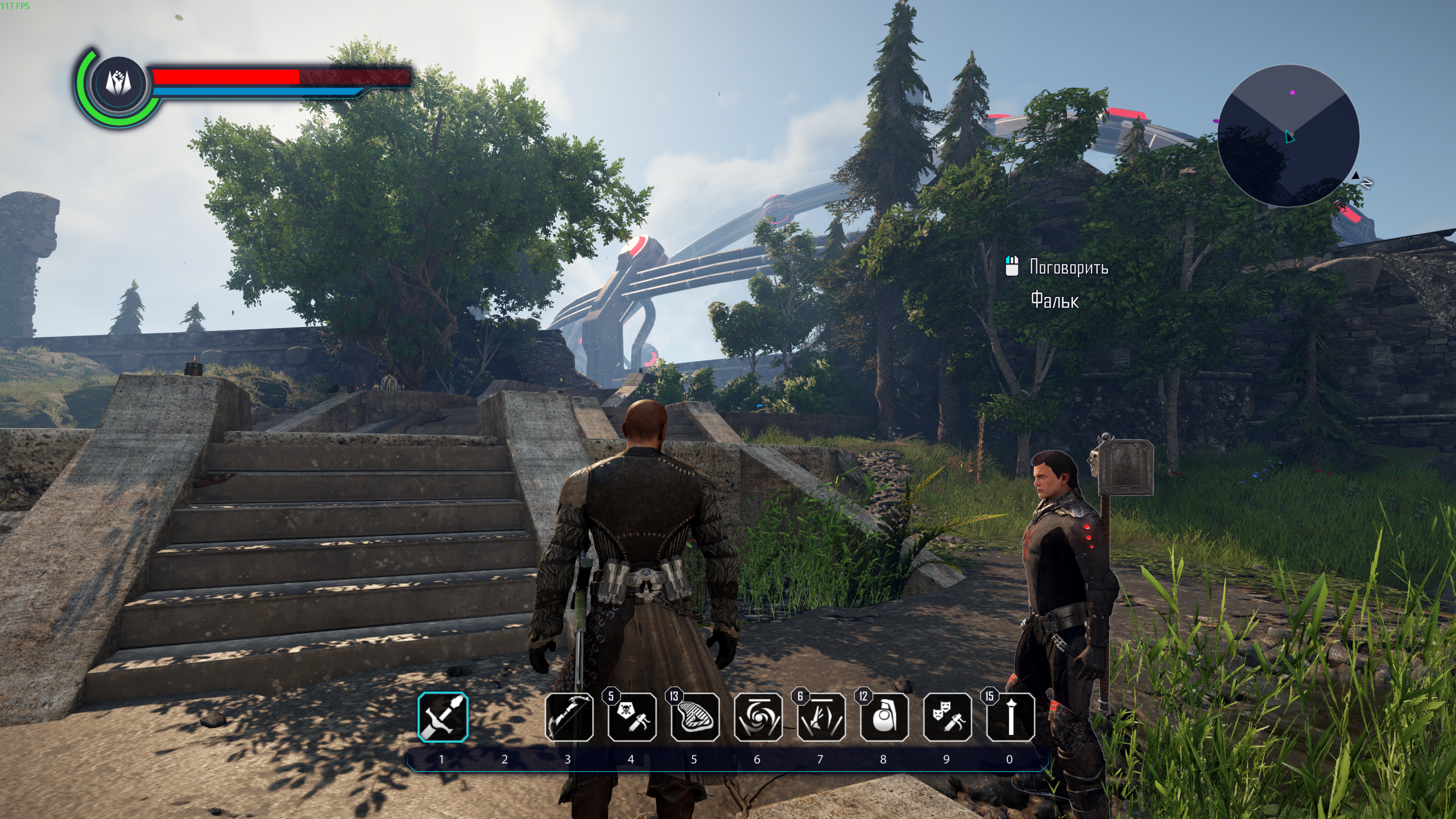
Task: Select the sword slot in the hotbar
Action: tap(443, 717)
